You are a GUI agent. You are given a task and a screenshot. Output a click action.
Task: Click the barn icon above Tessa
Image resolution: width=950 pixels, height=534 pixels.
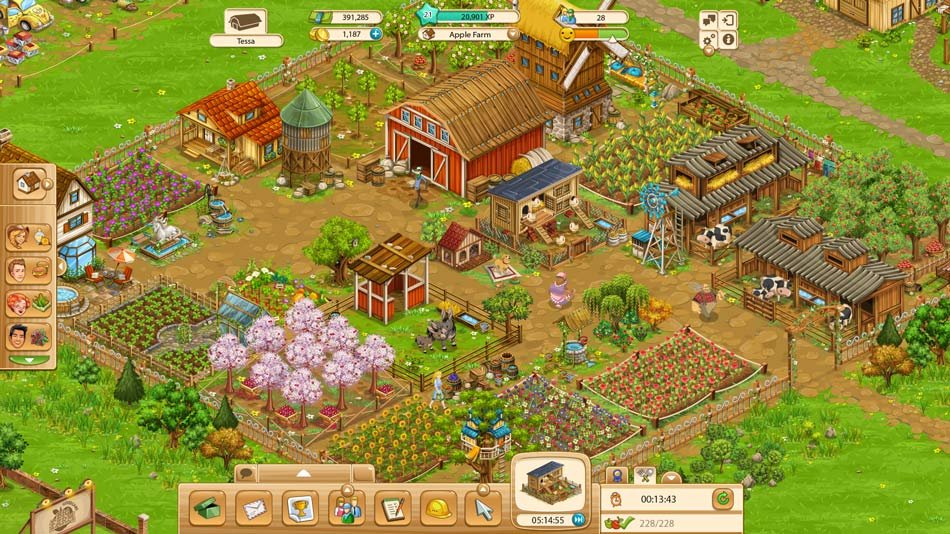pyautogui.click(x=245, y=21)
